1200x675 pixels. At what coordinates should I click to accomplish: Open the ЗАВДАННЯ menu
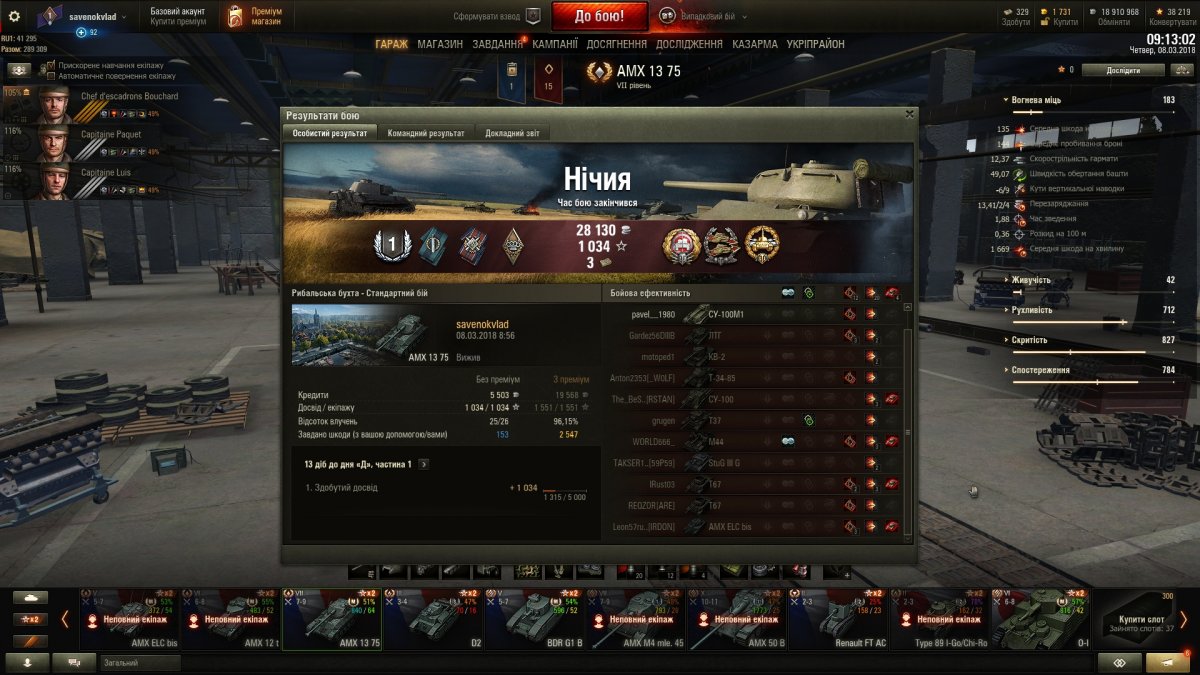(498, 44)
